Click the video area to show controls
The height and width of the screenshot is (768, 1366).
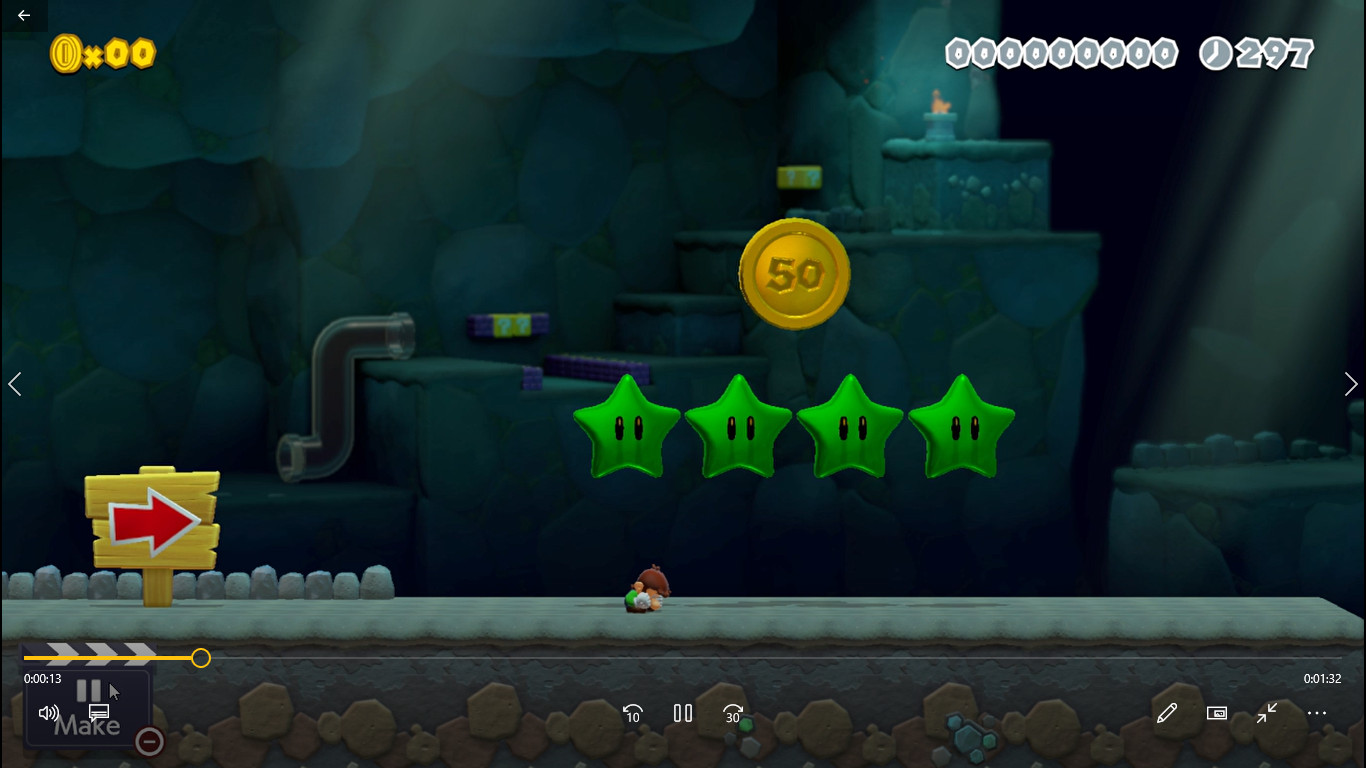(x=683, y=350)
